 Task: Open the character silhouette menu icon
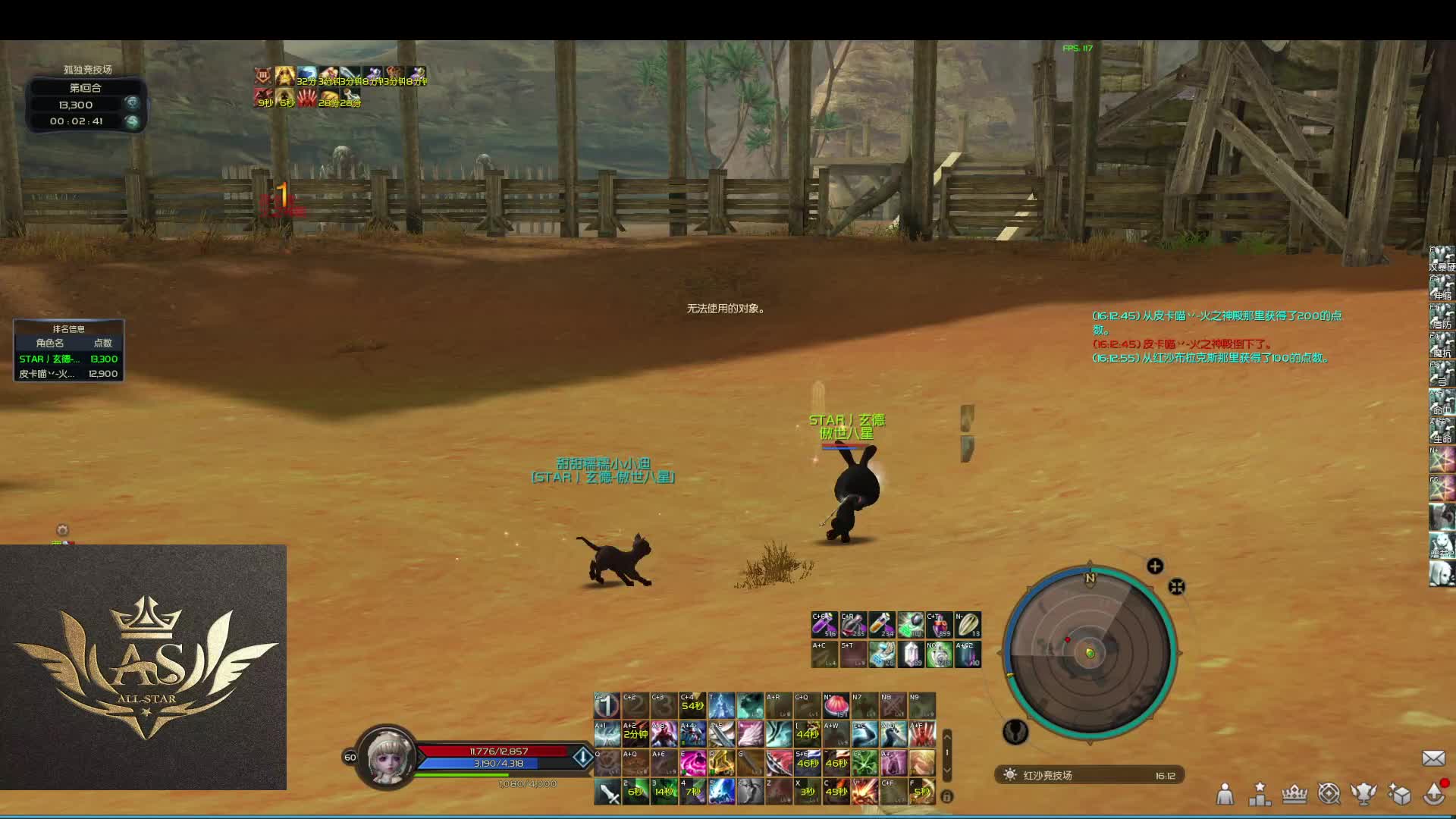pyautogui.click(x=1225, y=794)
